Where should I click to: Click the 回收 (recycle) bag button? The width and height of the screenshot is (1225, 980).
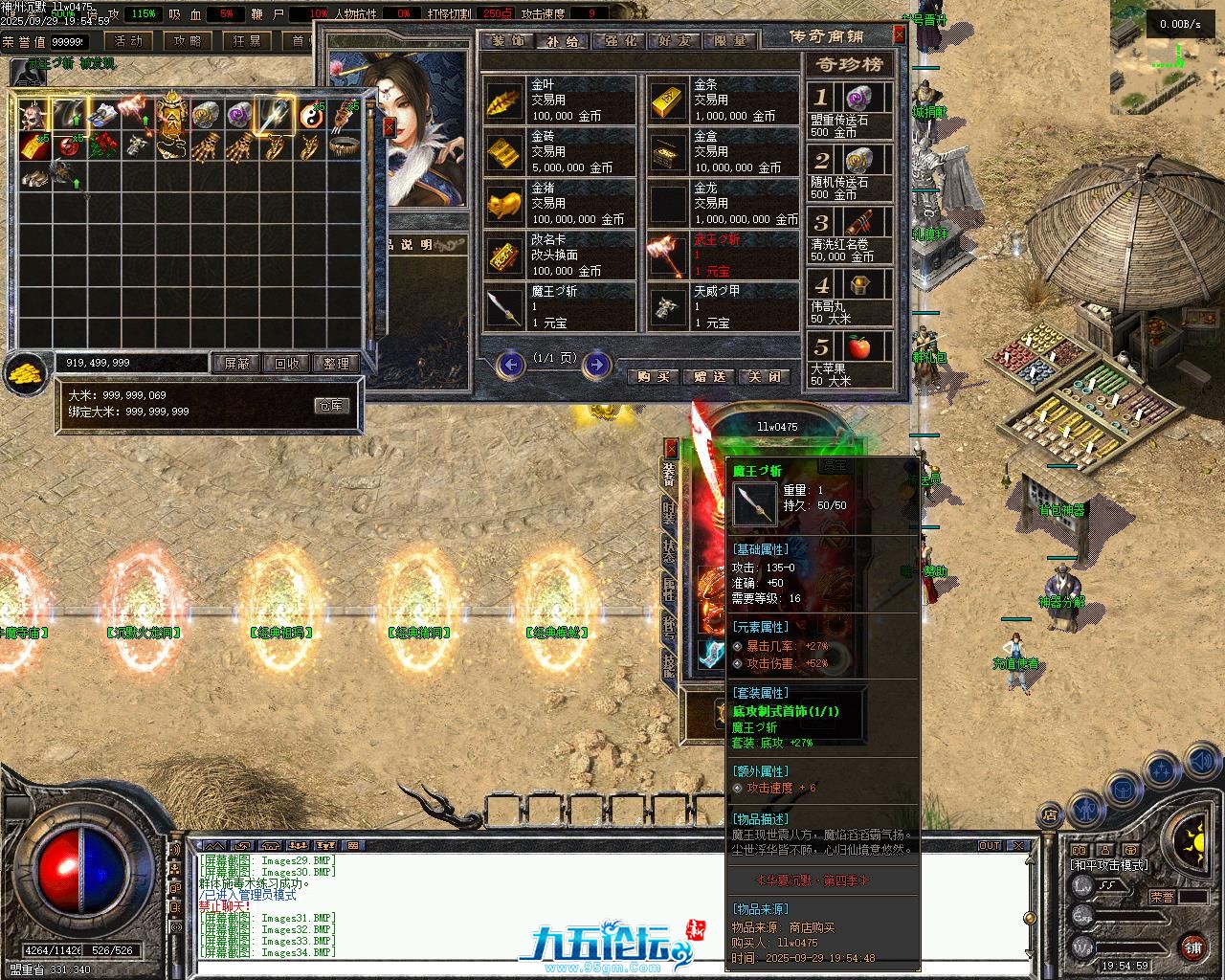(x=286, y=364)
